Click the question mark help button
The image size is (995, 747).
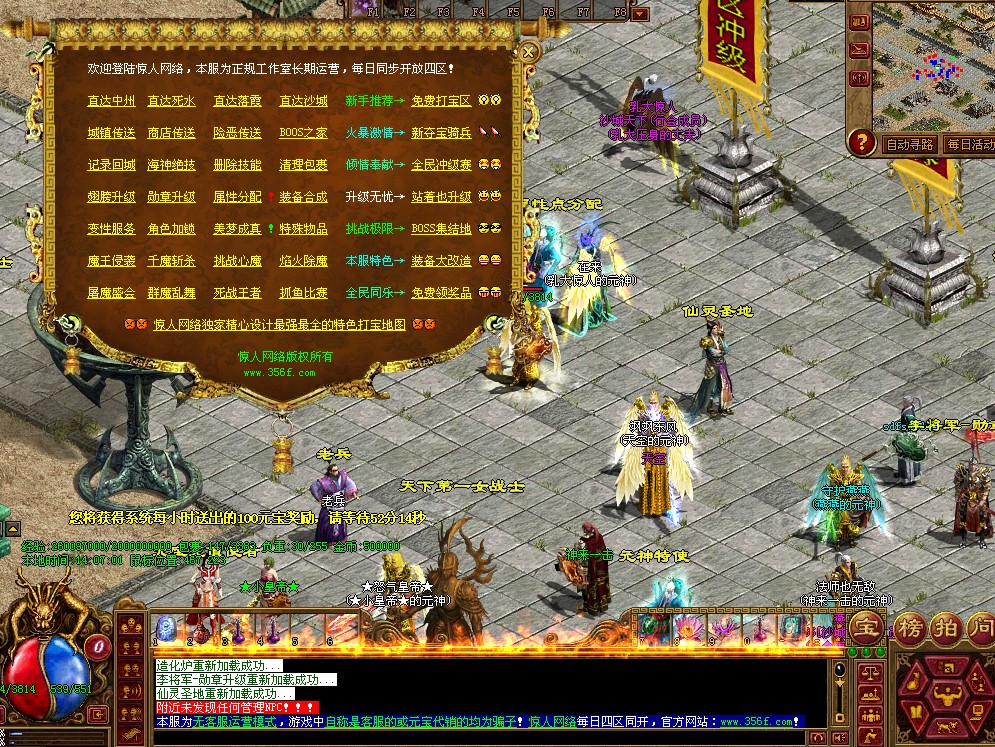861,143
